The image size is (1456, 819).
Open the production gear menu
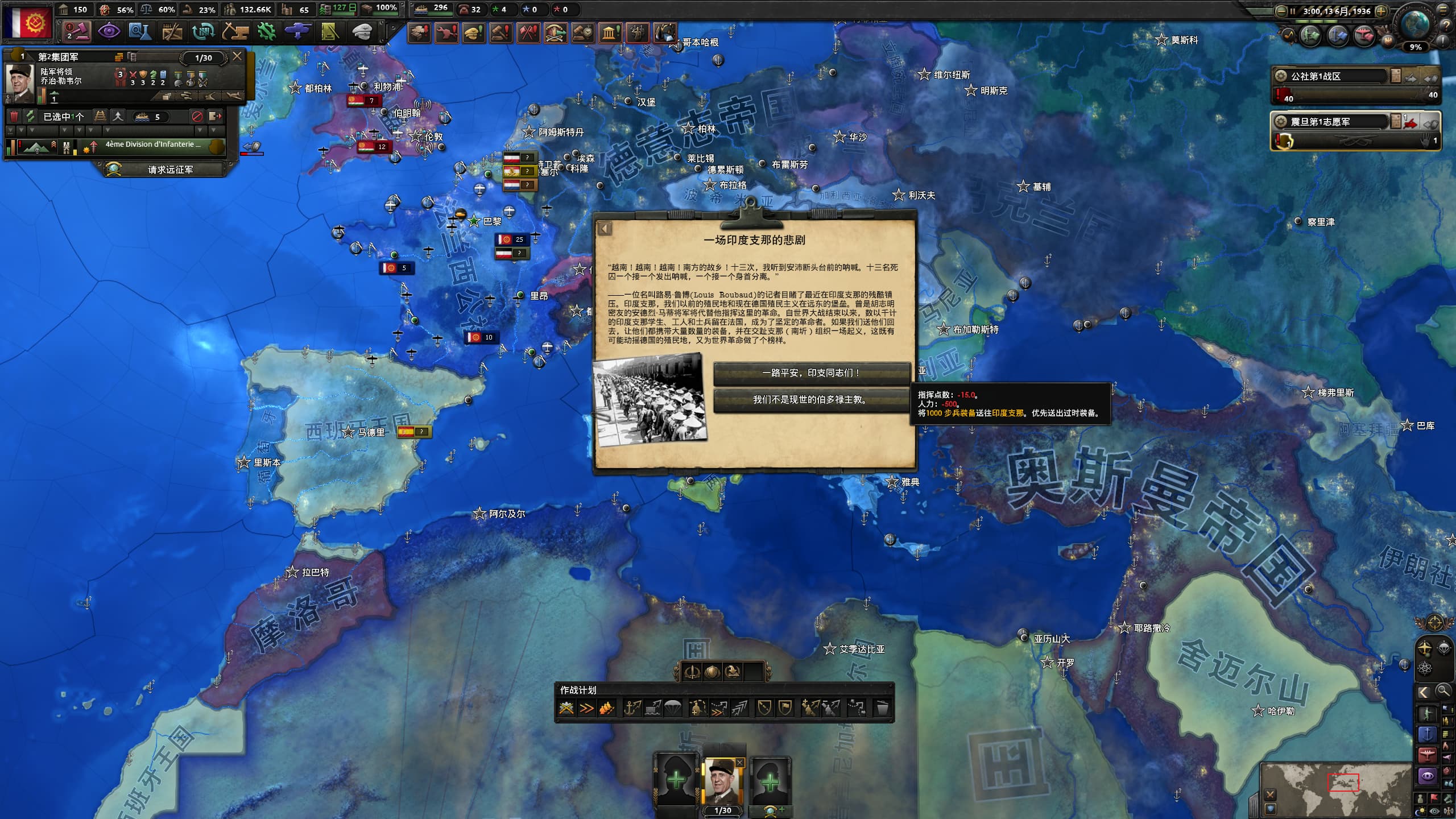266,32
